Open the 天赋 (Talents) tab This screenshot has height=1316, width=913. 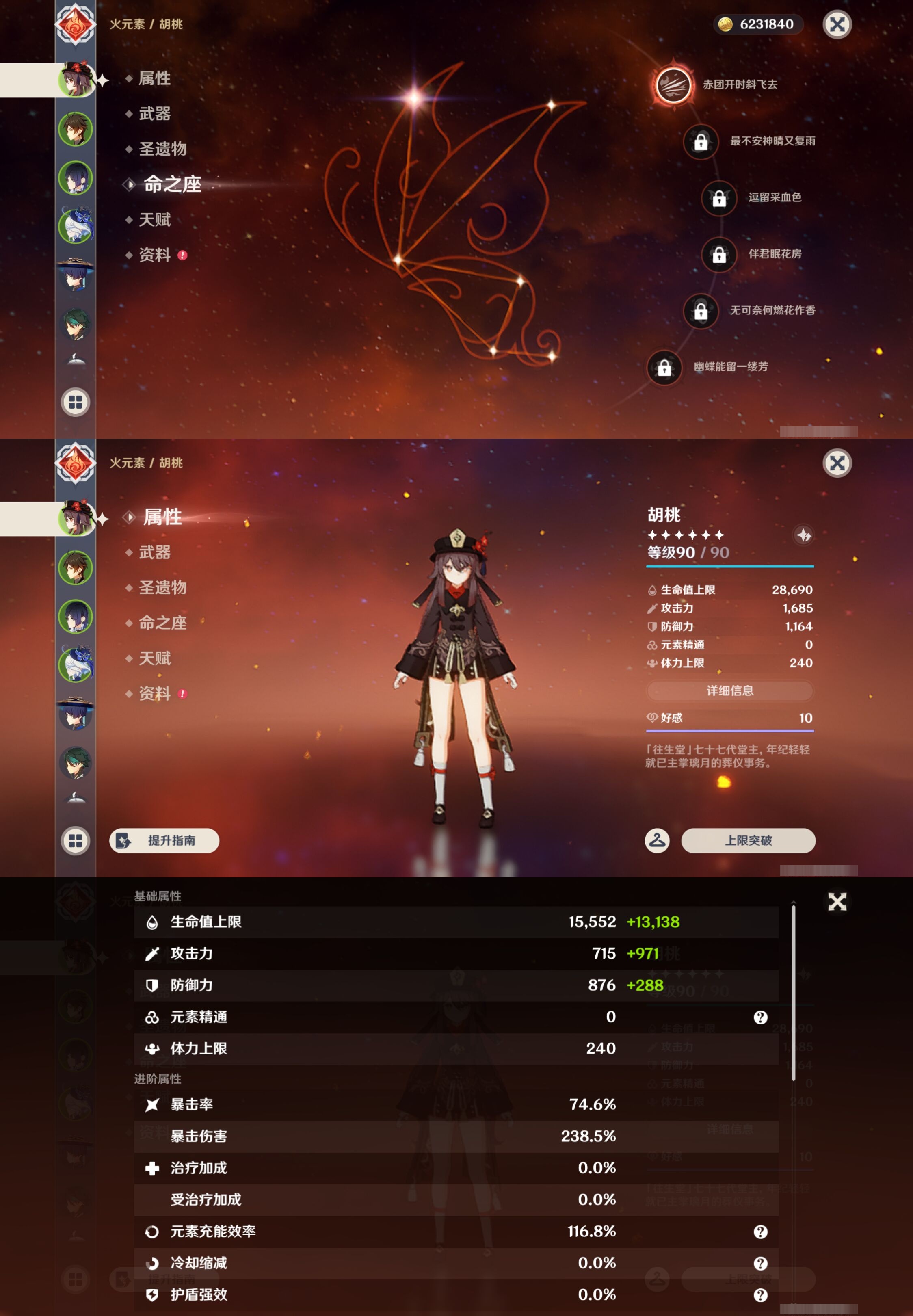(x=154, y=220)
